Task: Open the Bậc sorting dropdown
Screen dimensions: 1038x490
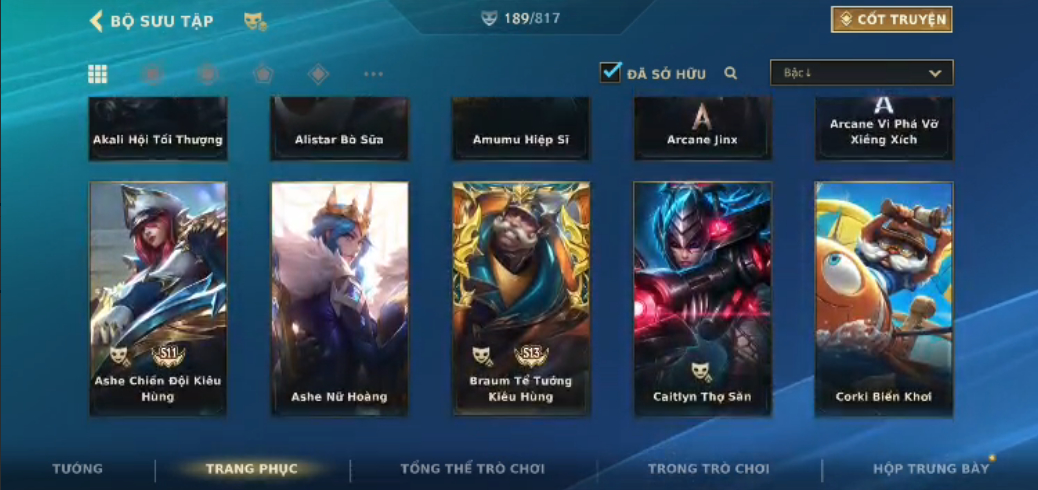Action: point(861,73)
